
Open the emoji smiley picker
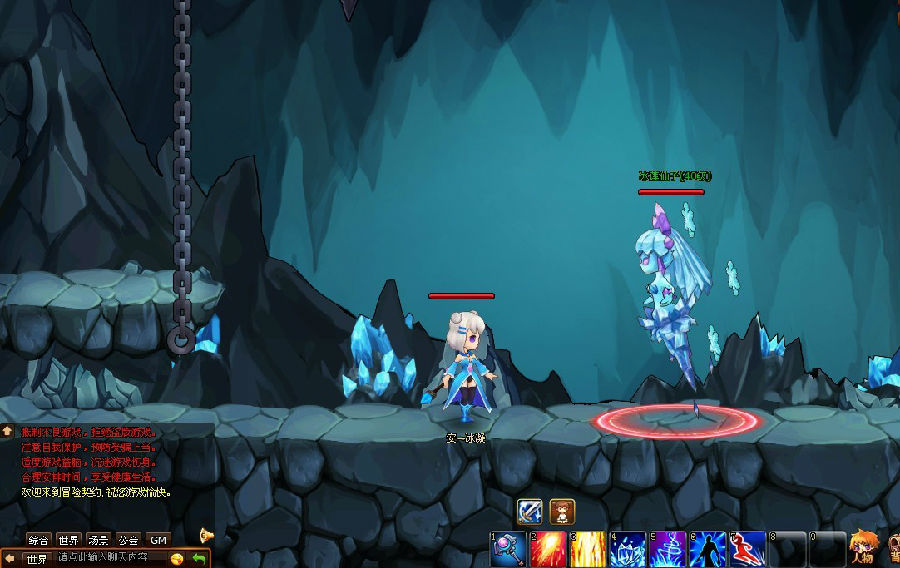177,558
